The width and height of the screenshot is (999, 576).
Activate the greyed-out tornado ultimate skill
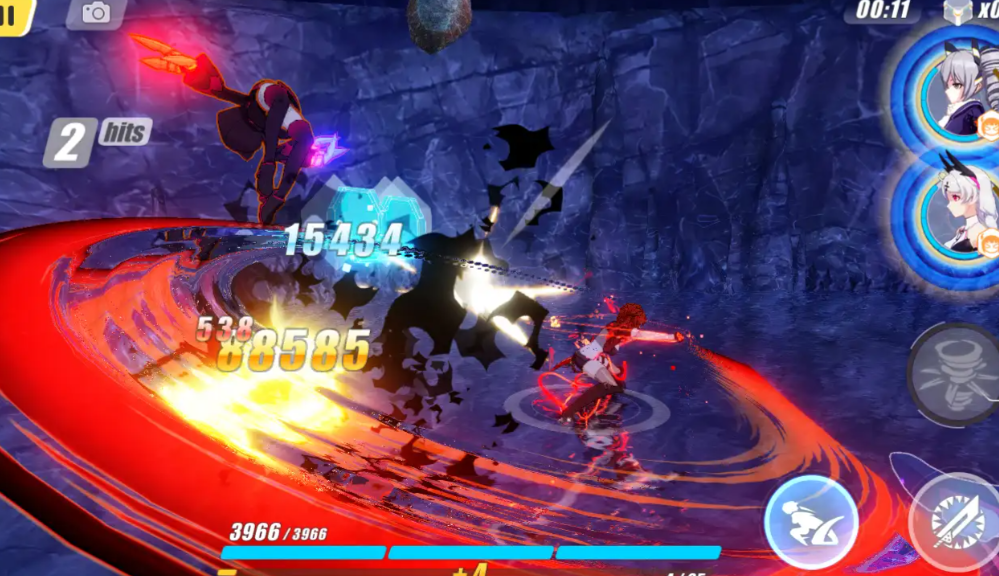point(954,375)
